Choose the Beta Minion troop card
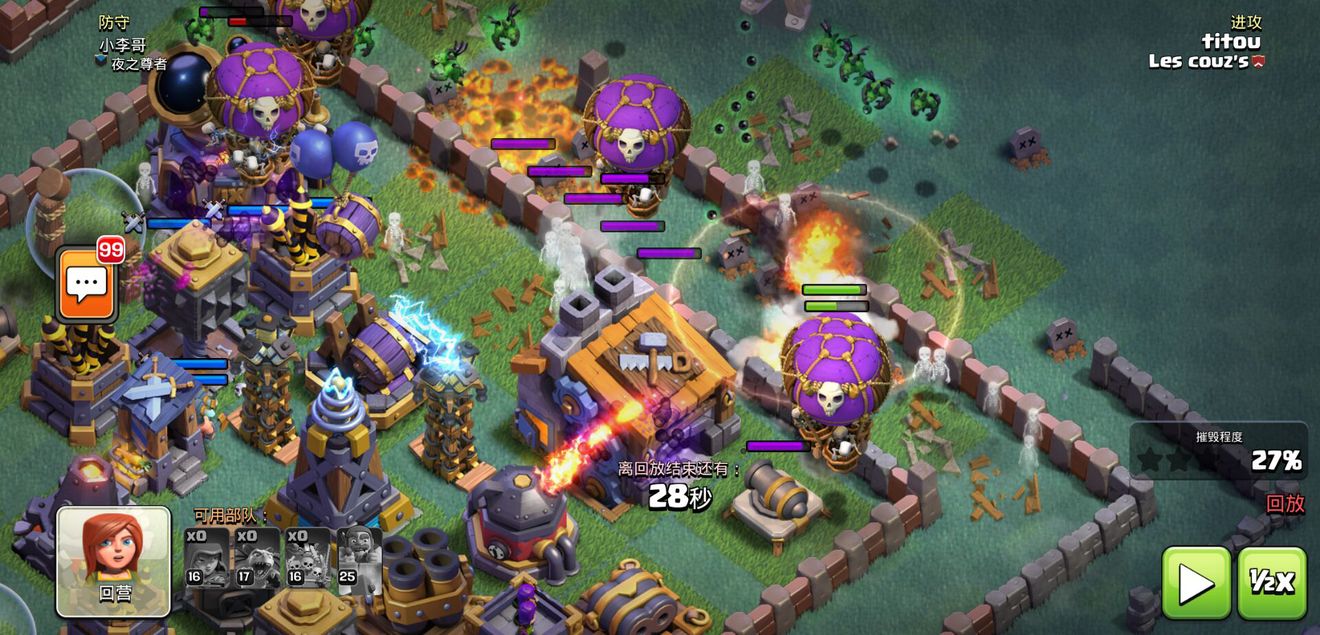Viewport: 1320px width, 635px height. 258,557
